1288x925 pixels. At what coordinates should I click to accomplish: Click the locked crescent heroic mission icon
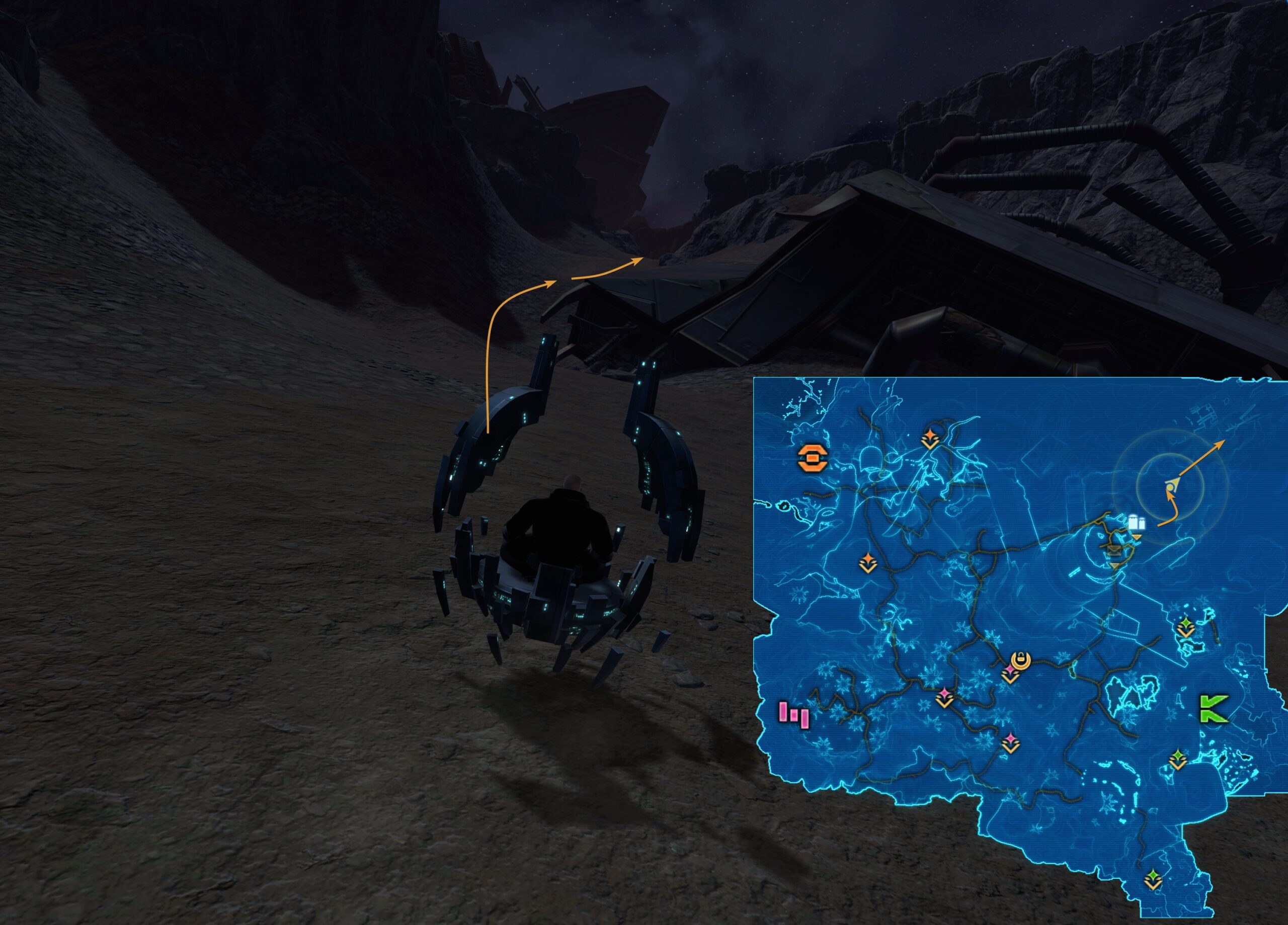pos(1021,659)
